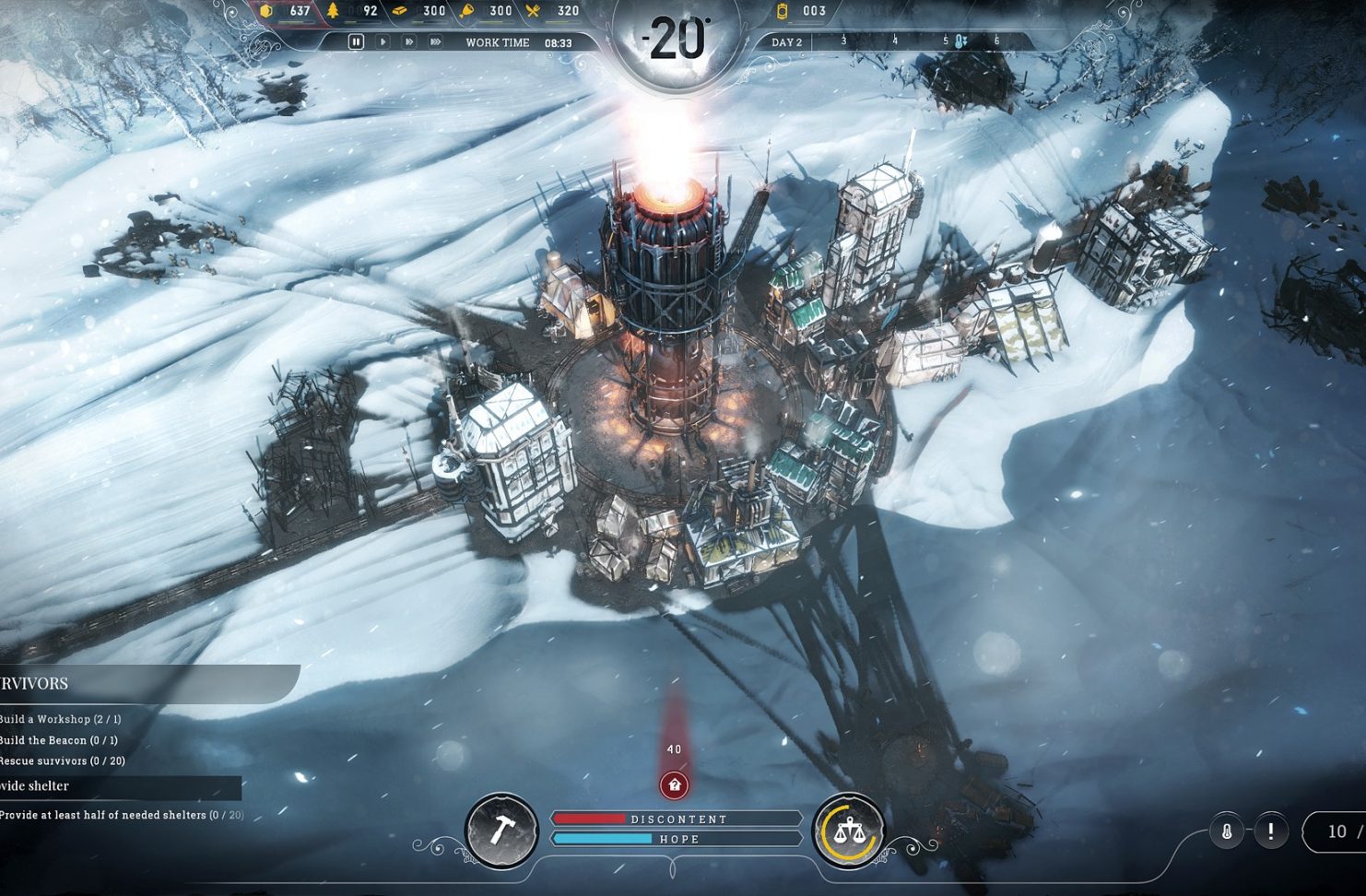Select the triple-arrow fastest speed

pyautogui.click(x=436, y=41)
